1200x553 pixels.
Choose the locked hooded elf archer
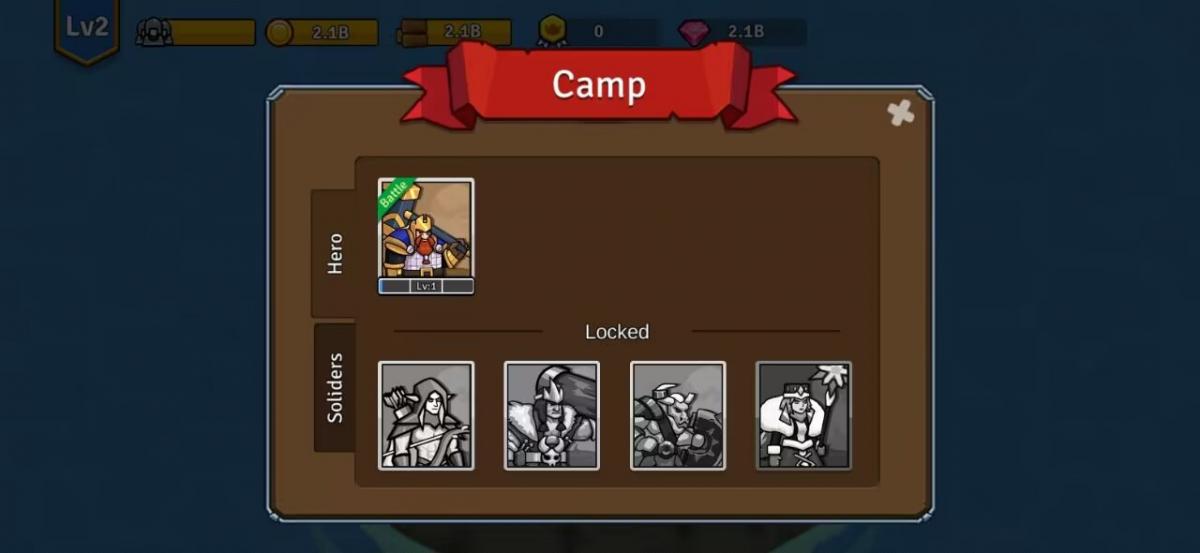(x=426, y=415)
